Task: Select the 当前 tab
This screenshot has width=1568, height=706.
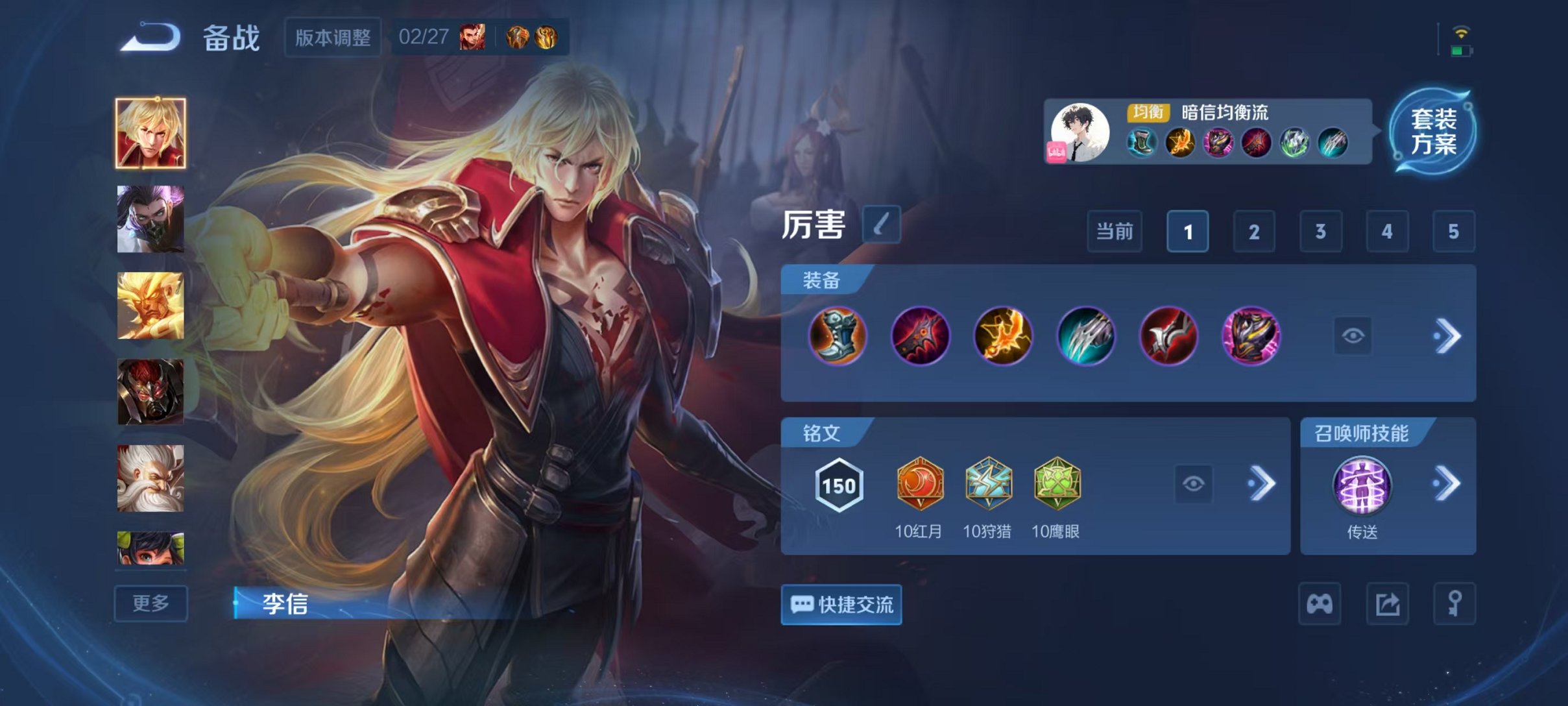Action: point(1115,231)
